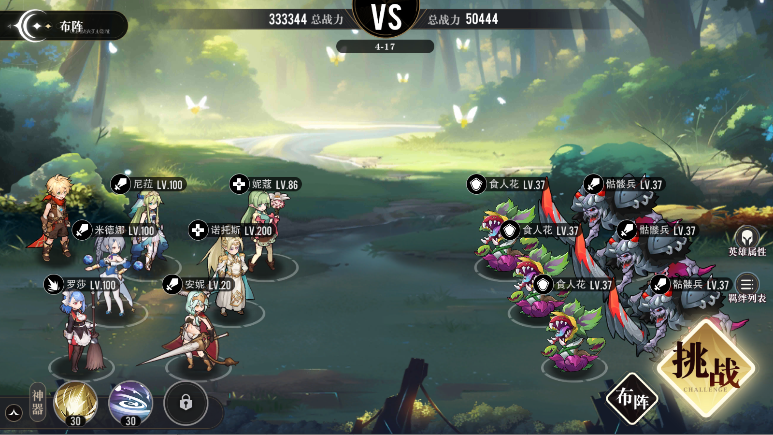Click the locked artifact slot
Screen dimensions: 773x435
tap(186, 401)
